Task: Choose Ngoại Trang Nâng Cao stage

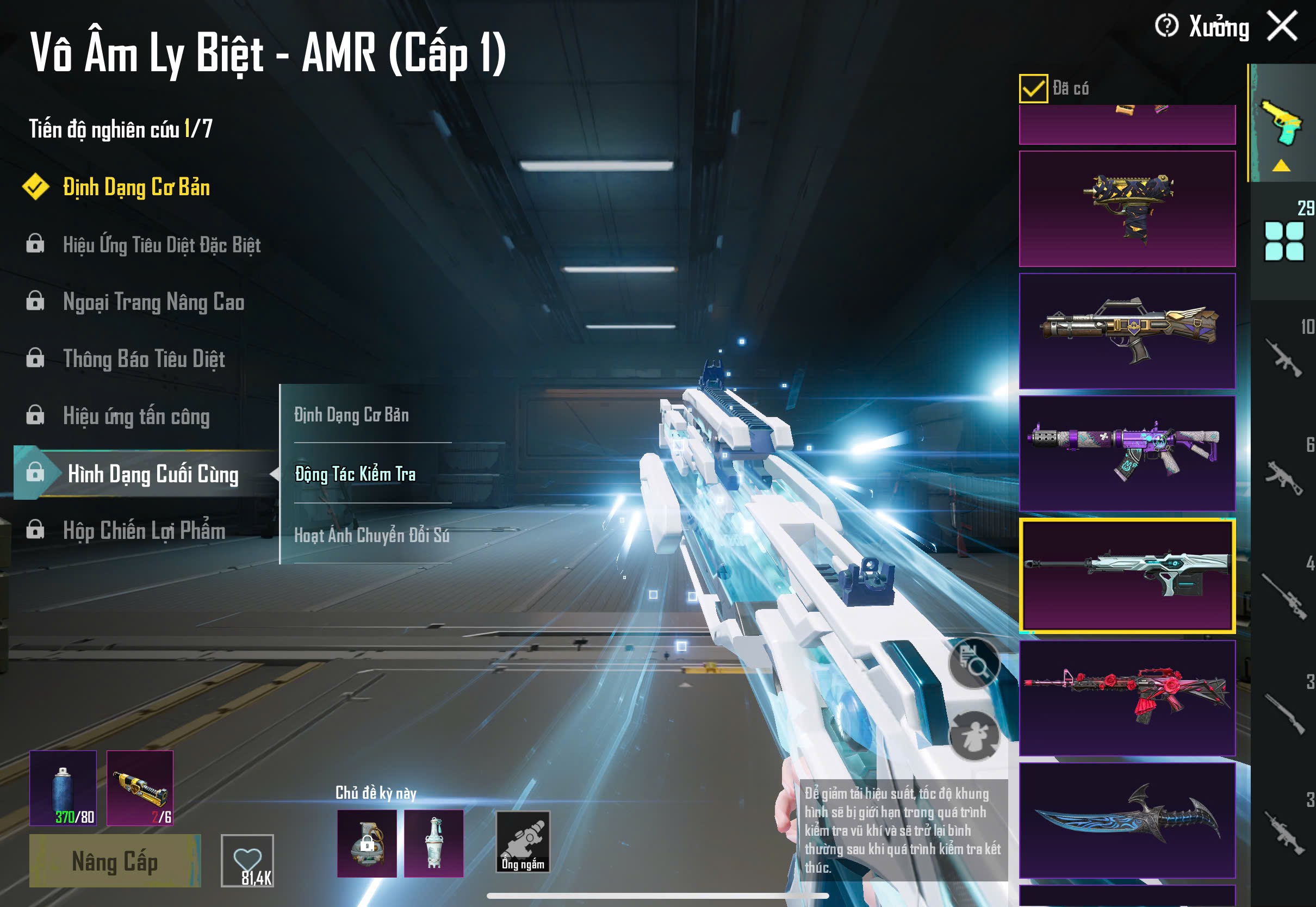Action: (153, 302)
